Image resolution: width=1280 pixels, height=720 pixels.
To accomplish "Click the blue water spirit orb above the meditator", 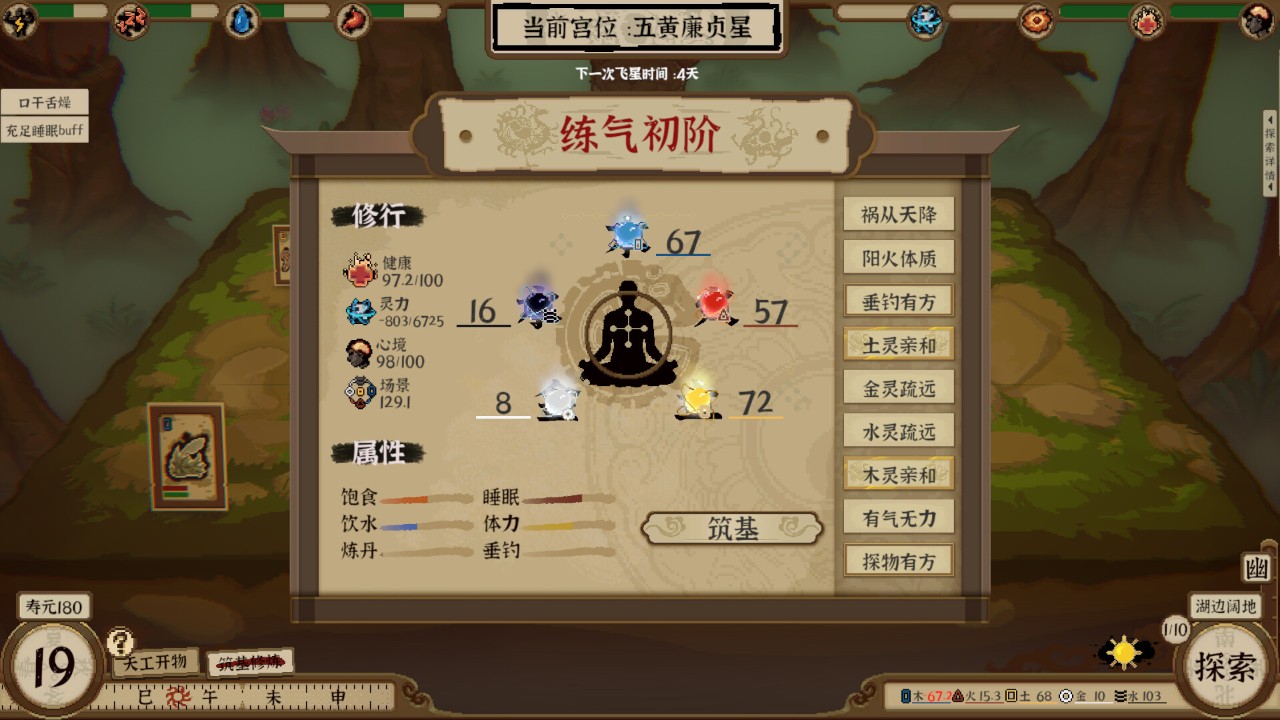I will click(627, 236).
